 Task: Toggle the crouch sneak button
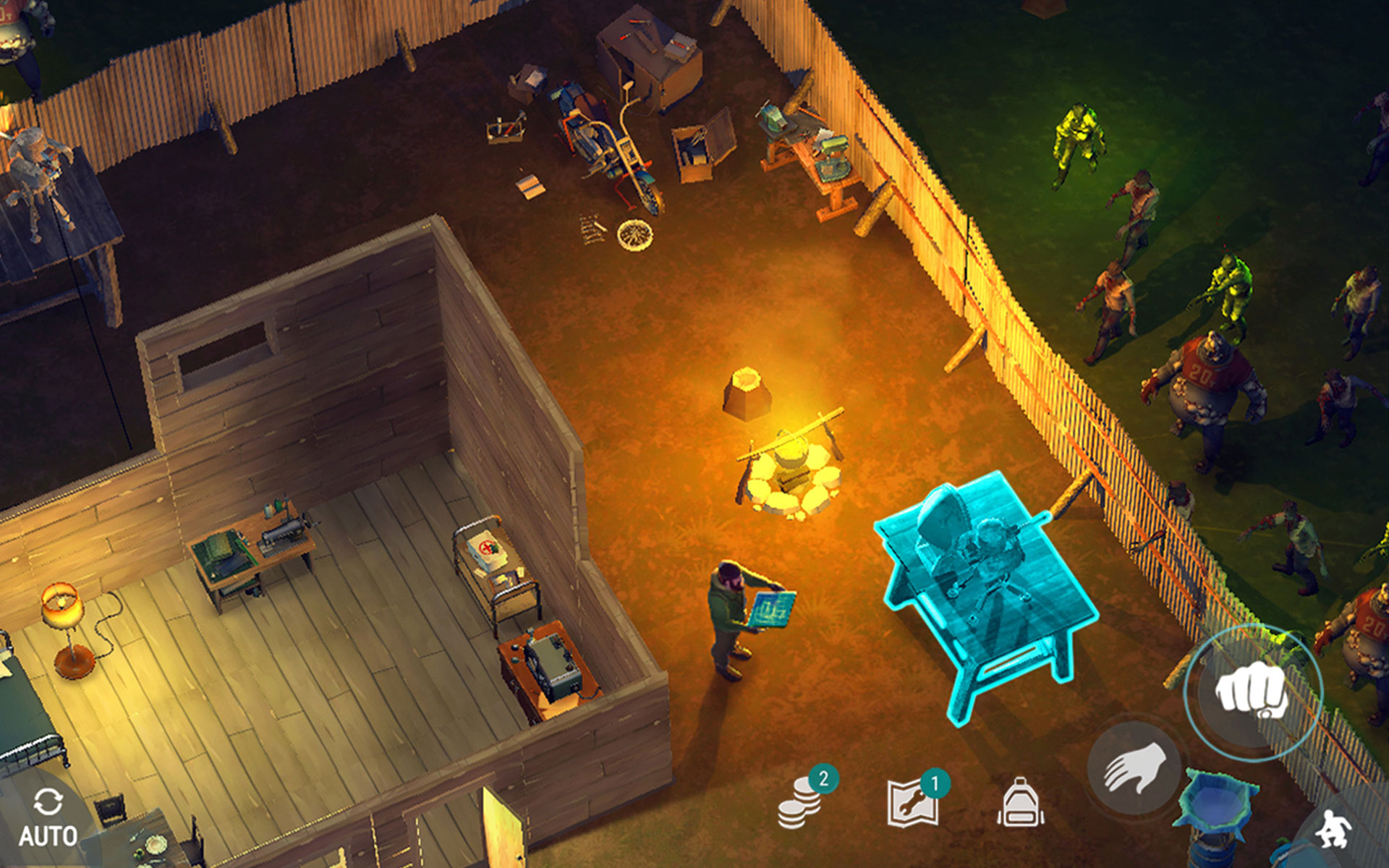point(1333,828)
